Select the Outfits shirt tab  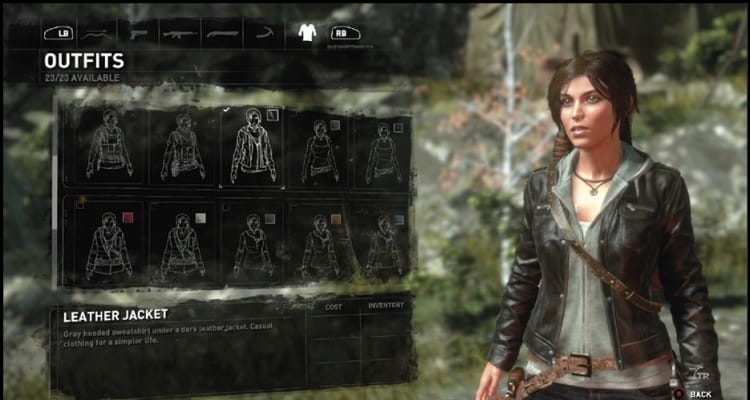coord(307,32)
